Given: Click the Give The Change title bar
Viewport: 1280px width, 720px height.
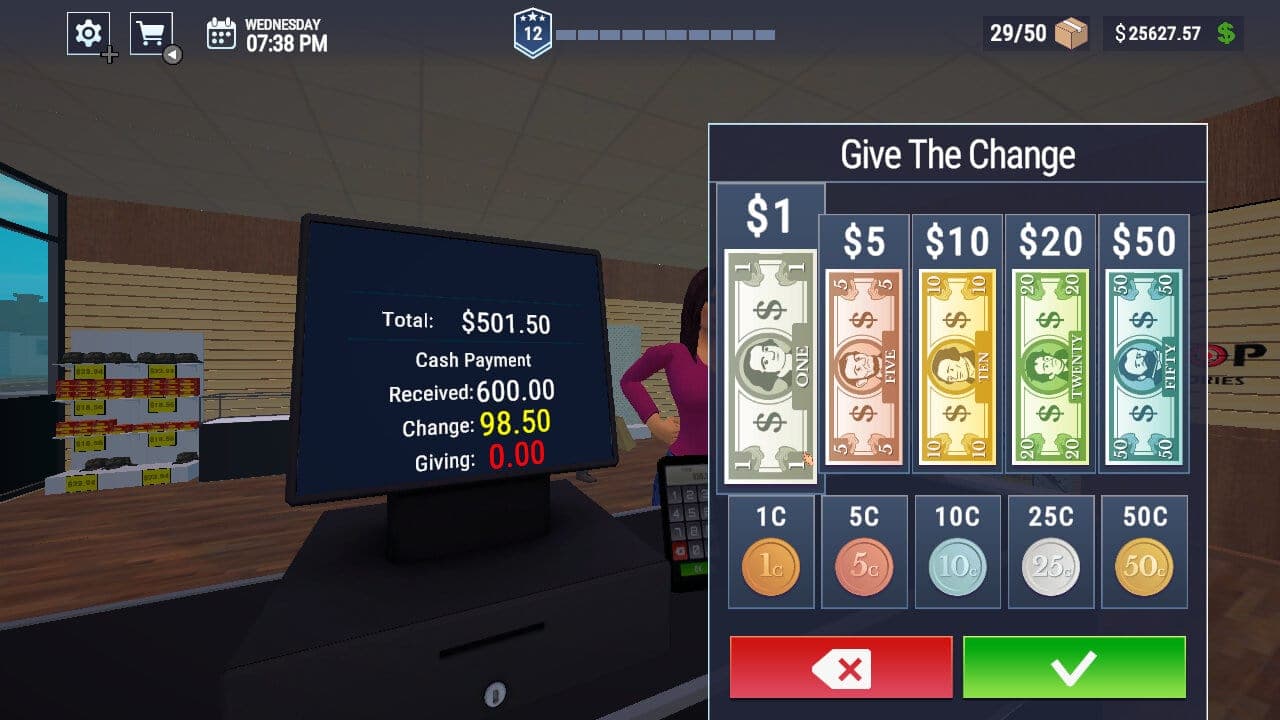Looking at the screenshot, I should 957,153.
